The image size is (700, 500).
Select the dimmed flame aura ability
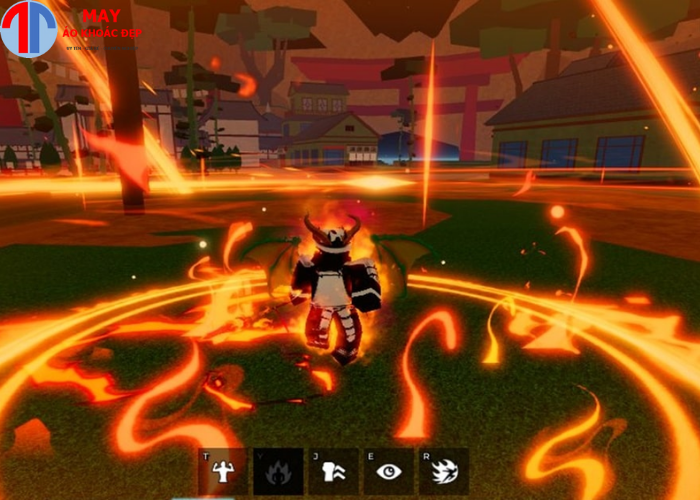pyautogui.click(x=277, y=471)
